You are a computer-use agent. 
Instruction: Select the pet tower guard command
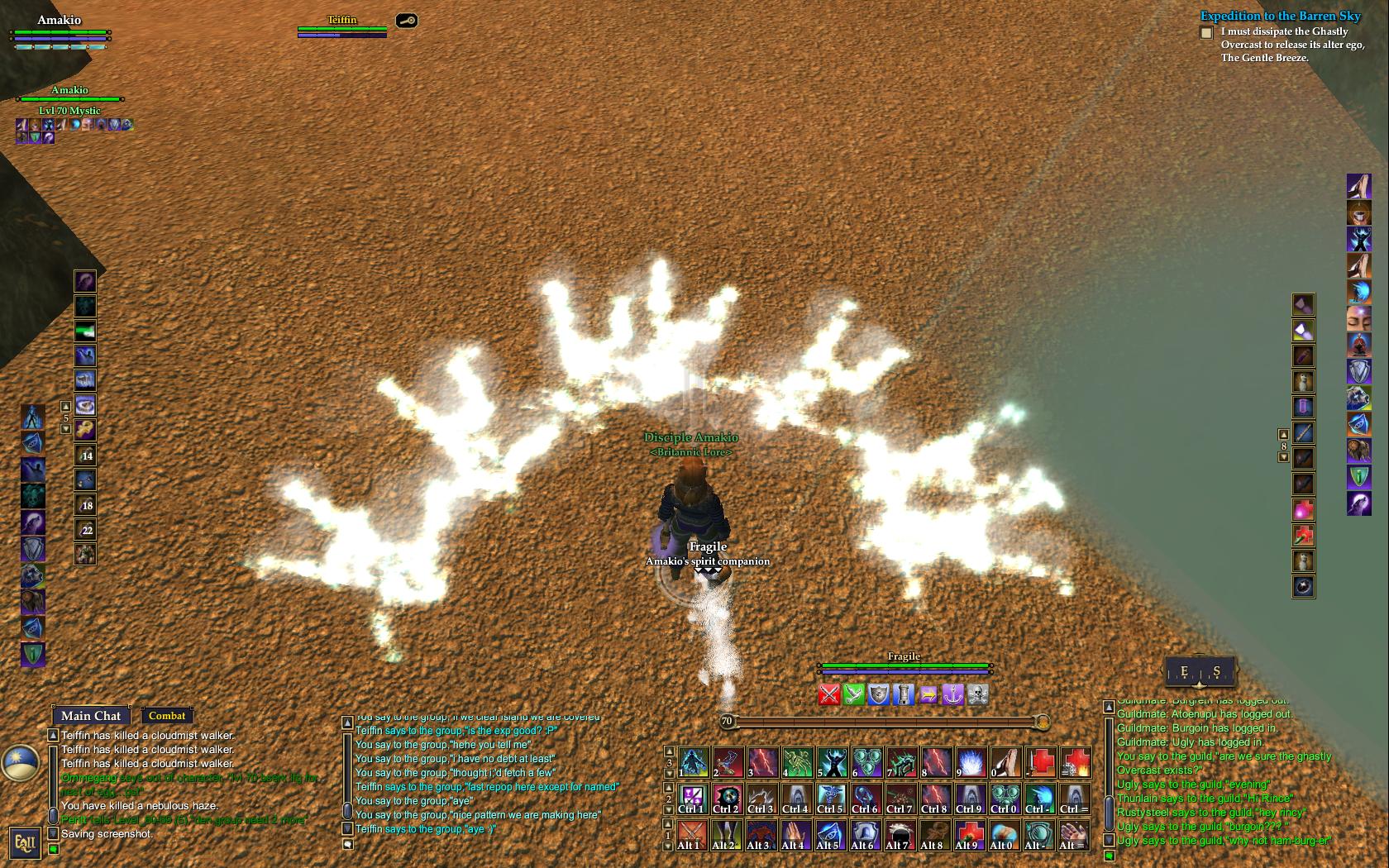click(x=904, y=694)
